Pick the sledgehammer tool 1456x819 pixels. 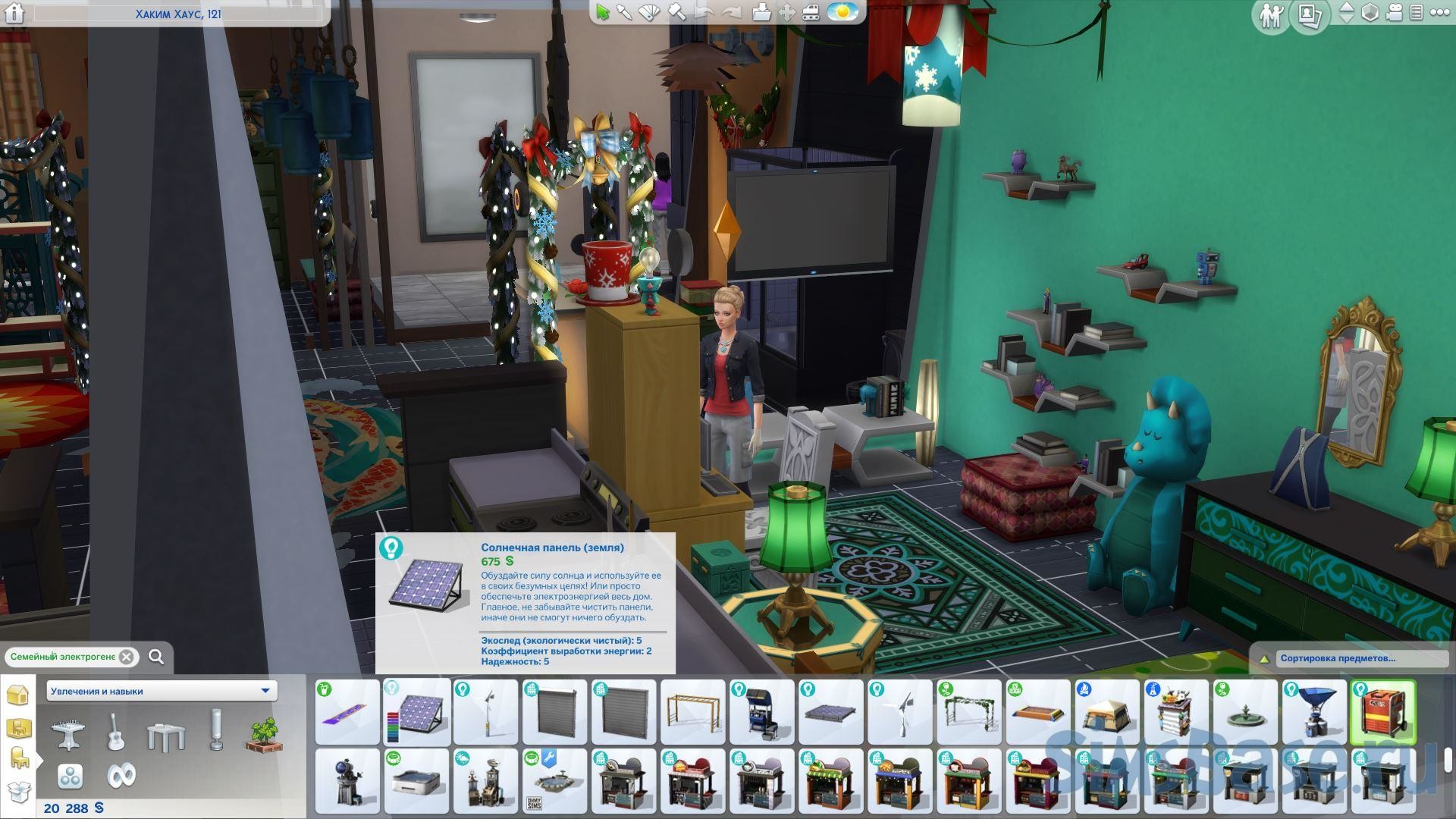[x=677, y=12]
